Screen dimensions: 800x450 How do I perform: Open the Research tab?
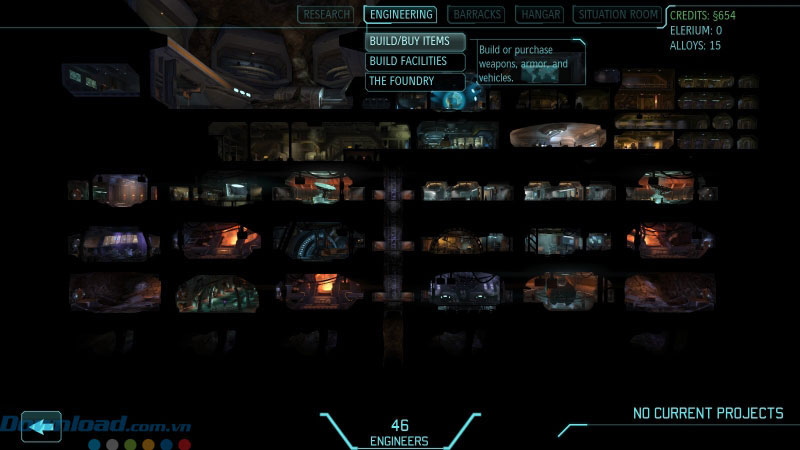tap(326, 14)
